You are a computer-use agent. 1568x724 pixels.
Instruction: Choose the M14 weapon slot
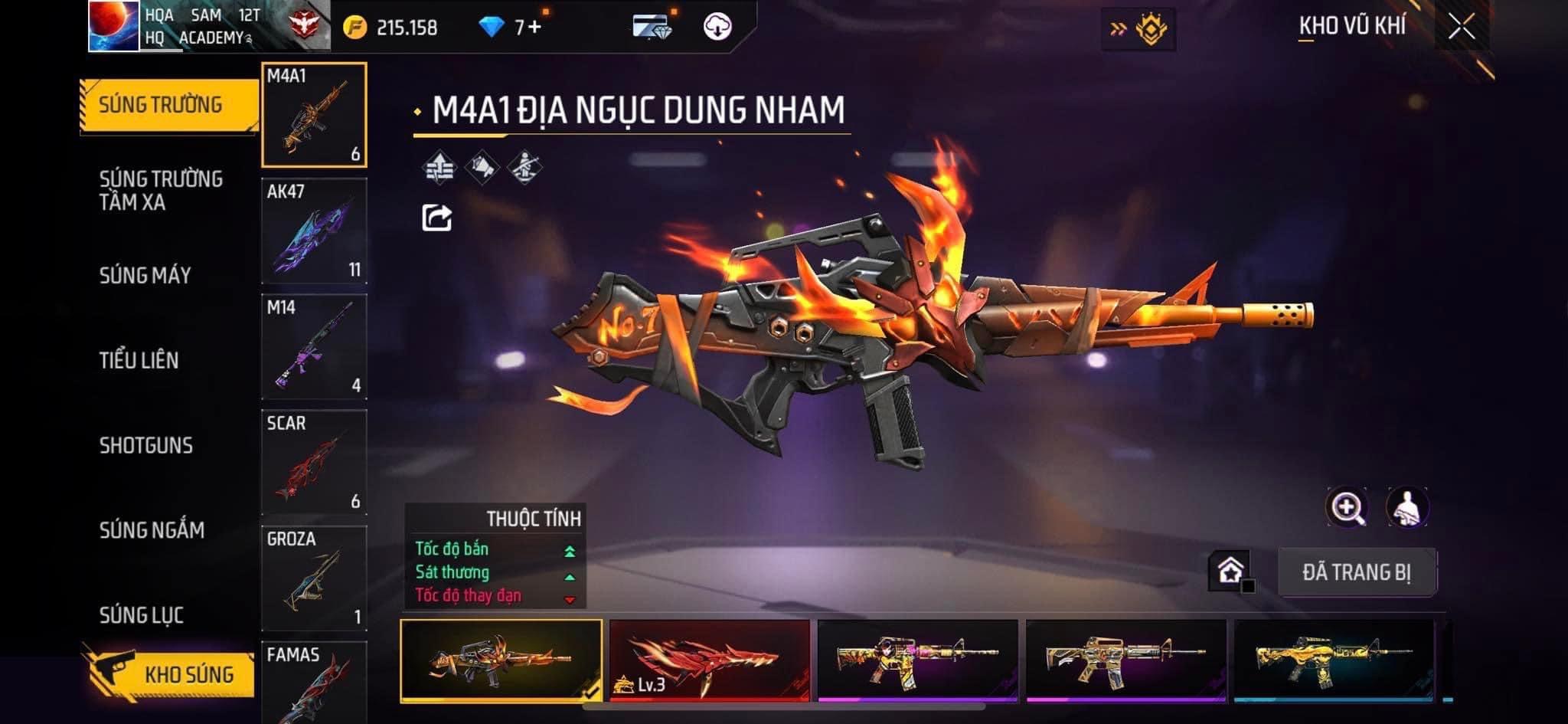314,347
